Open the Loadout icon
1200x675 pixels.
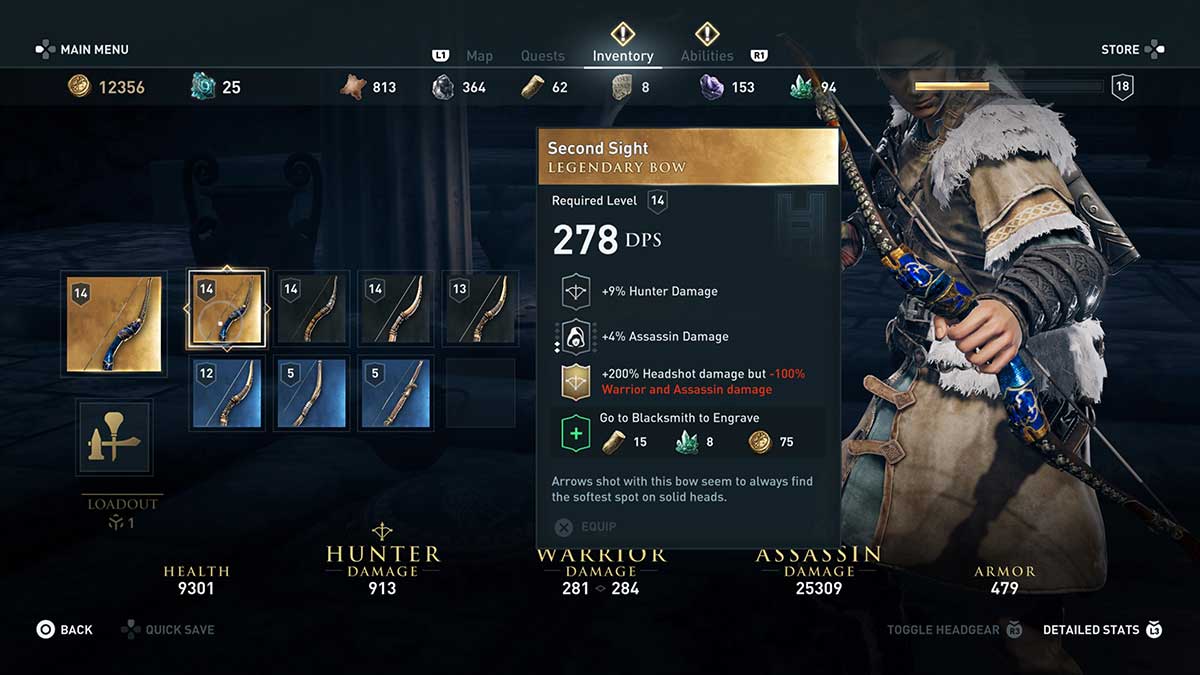pos(114,438)
